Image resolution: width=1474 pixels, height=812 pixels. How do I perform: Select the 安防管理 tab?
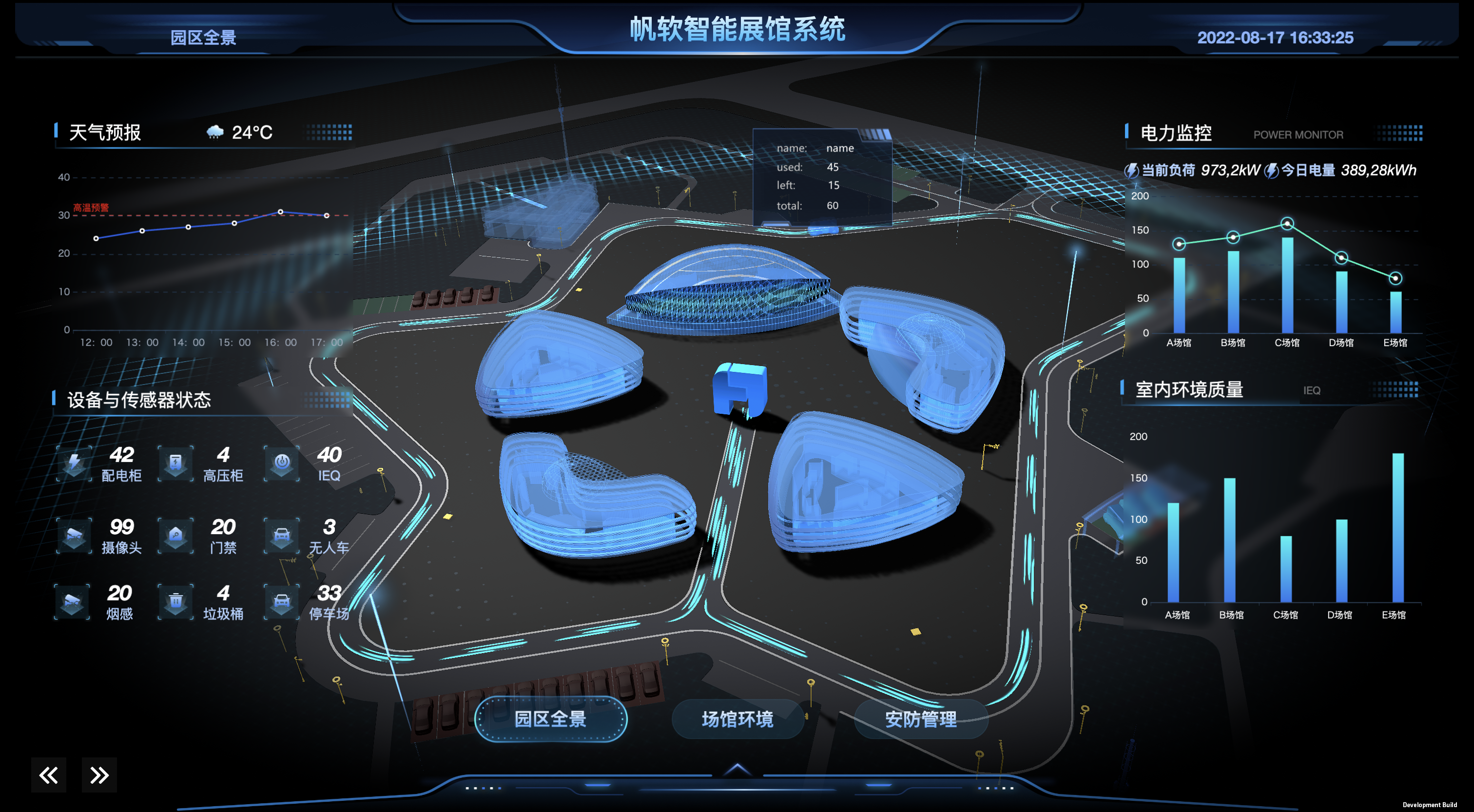(x=920, y=719)
